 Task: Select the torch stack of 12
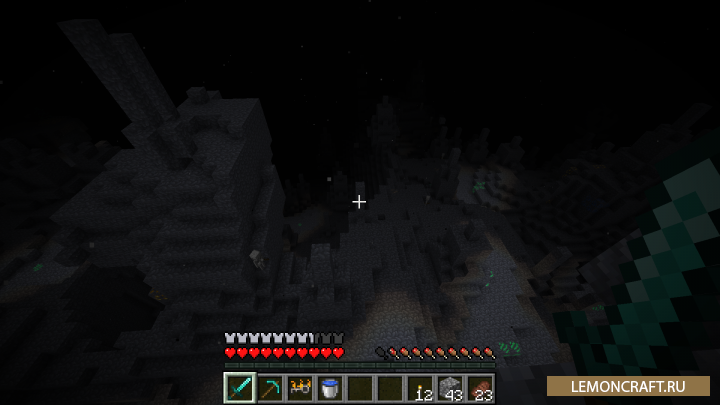[x=419, y=388]
